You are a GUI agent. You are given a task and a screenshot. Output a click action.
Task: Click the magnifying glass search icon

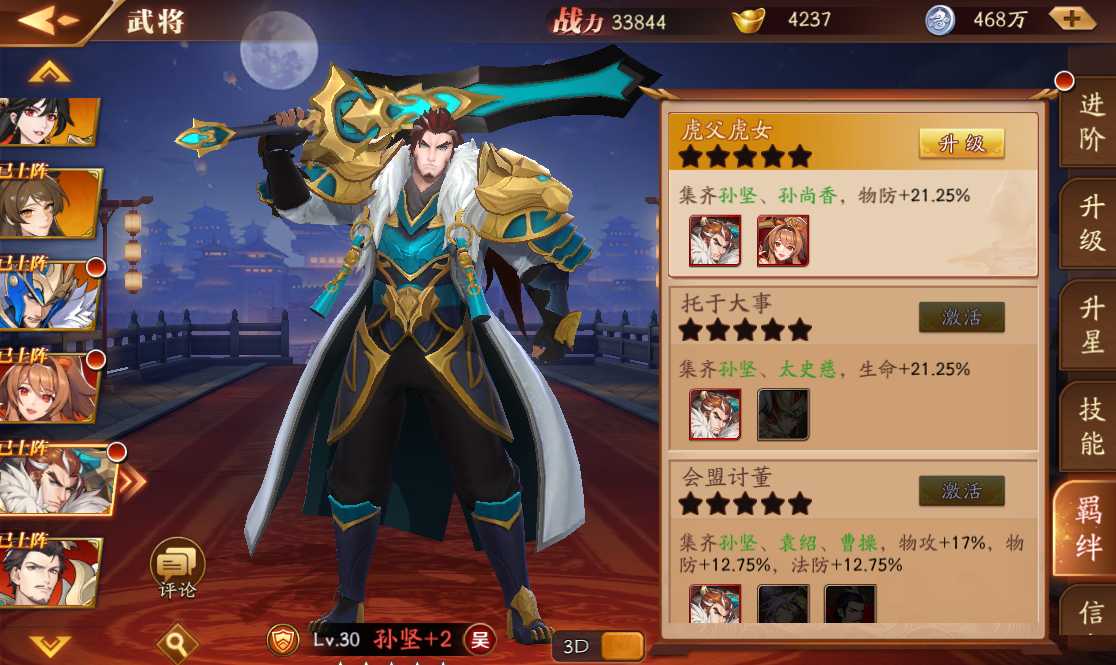tap(176, 640)
